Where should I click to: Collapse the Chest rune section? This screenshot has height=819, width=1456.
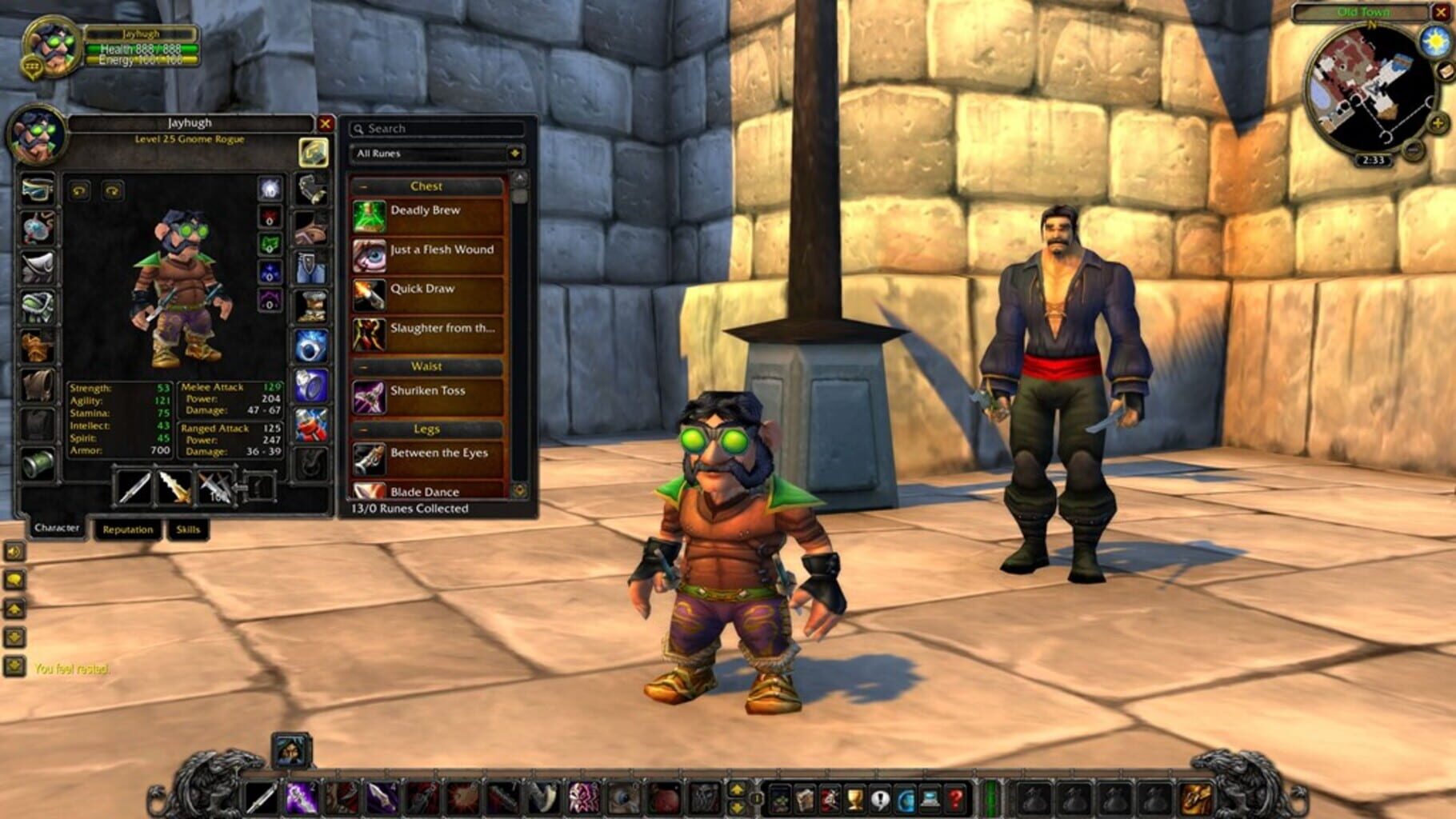pyautogui.click(x=365, y=186)
